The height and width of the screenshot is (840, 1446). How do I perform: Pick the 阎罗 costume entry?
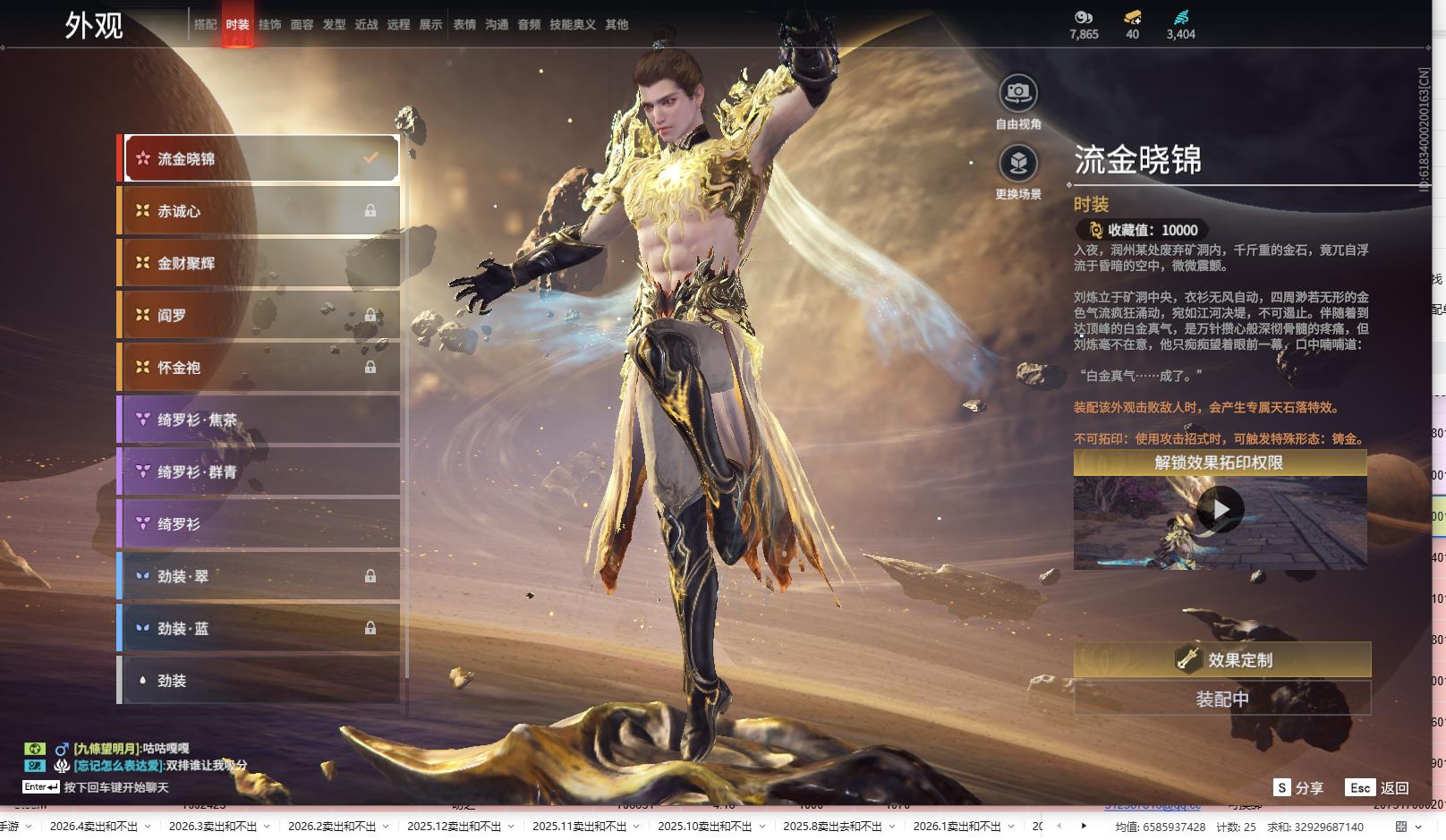tap(259, 315)
